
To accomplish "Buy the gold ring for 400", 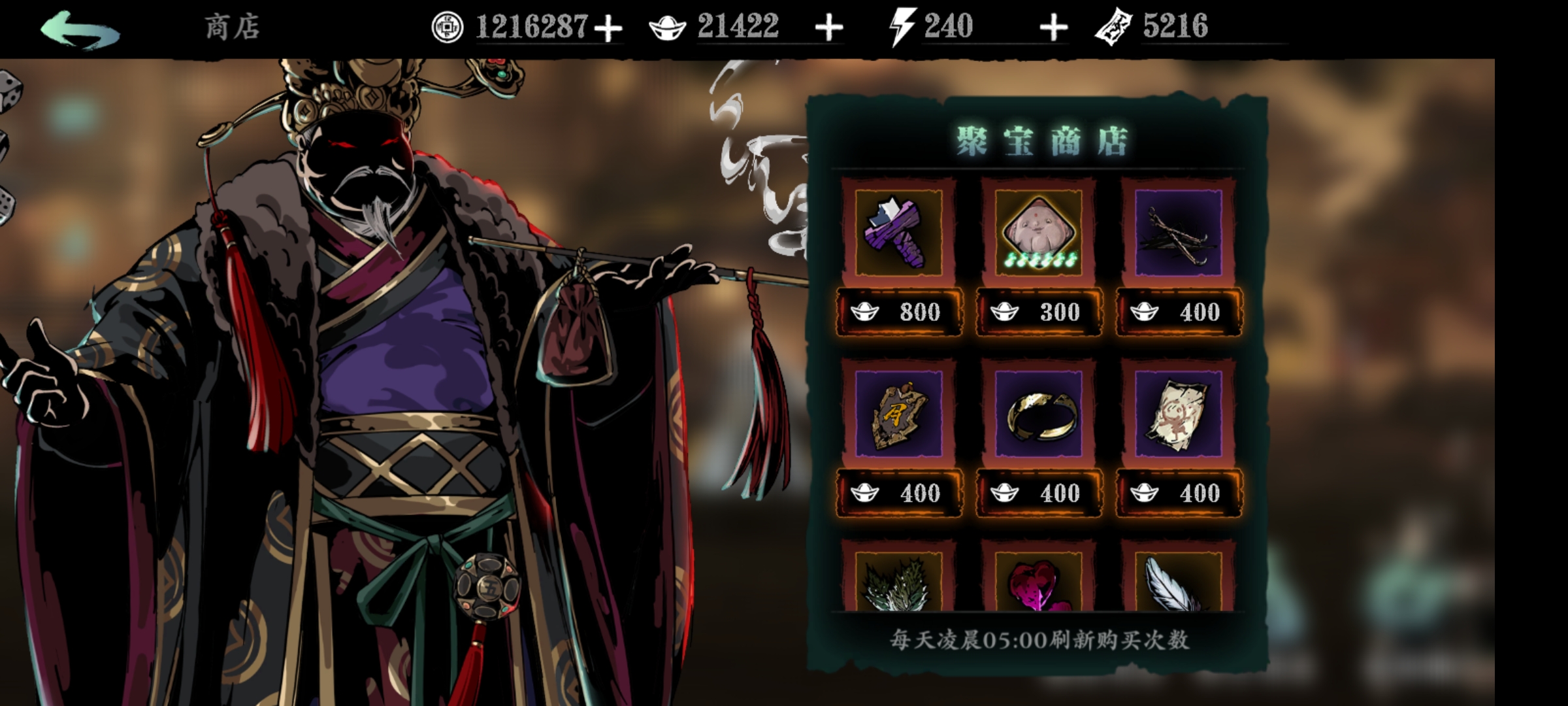I will pos(1039,493).
